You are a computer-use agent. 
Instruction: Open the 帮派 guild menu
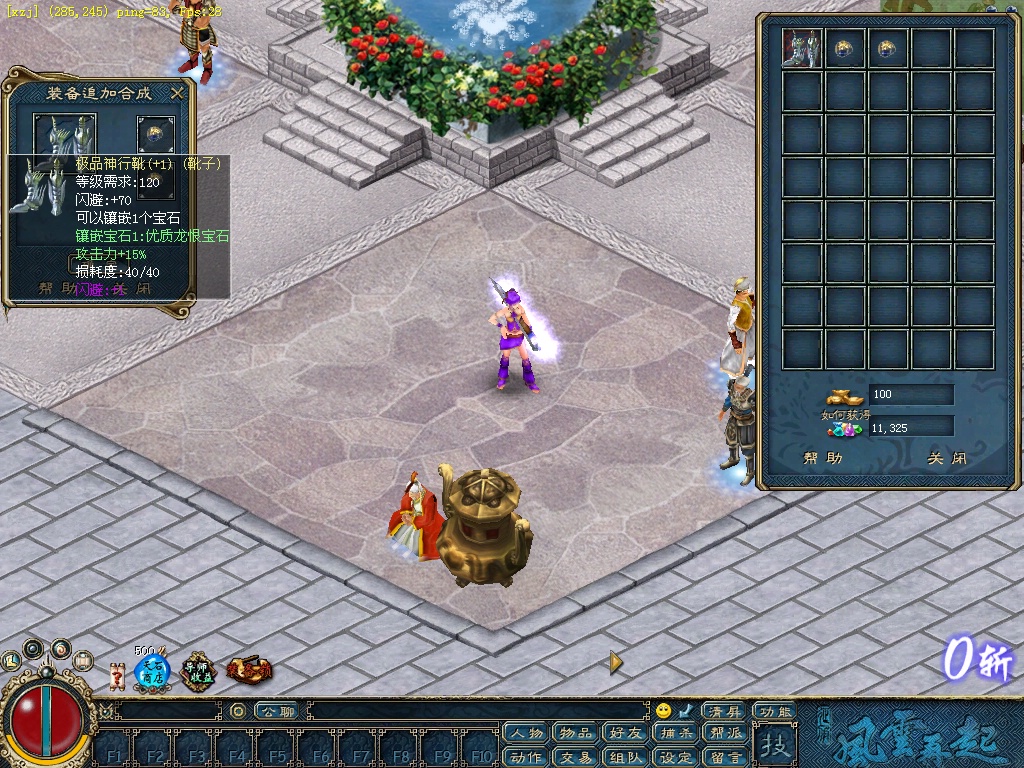726,734
